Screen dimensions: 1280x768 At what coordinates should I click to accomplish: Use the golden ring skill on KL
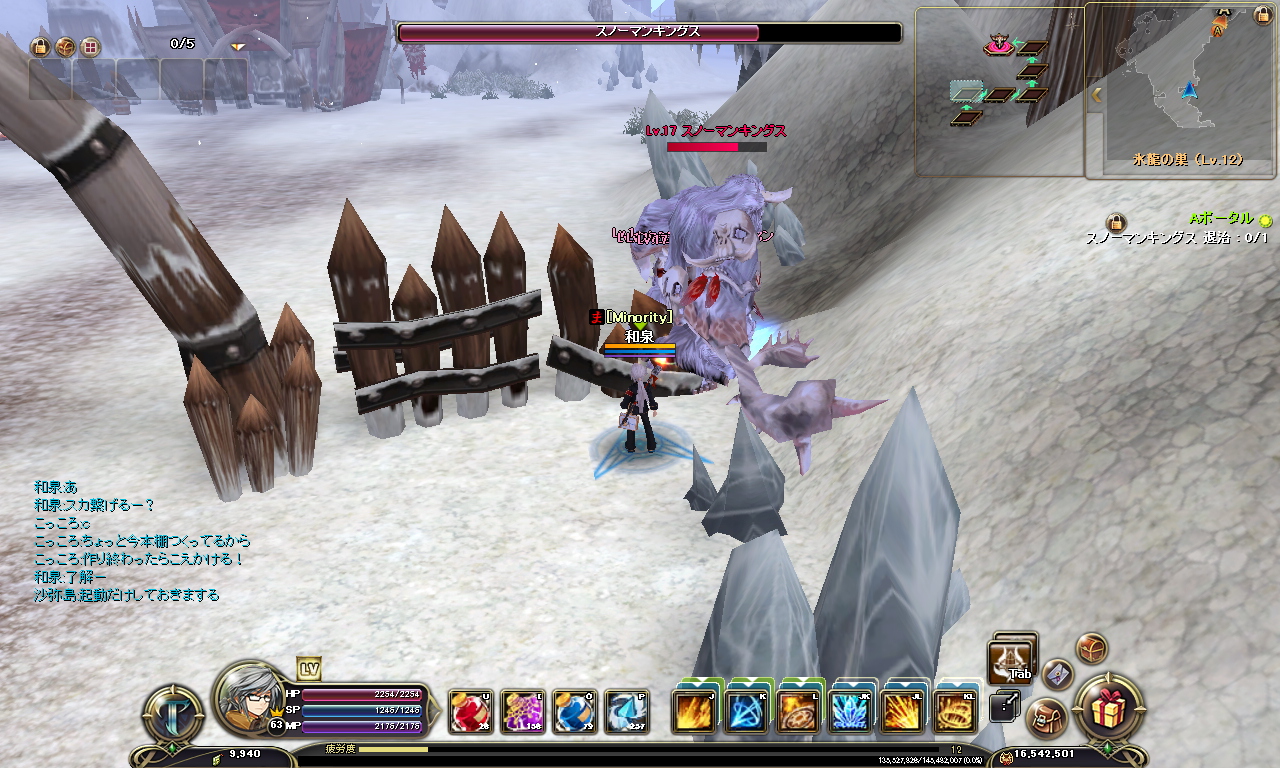click(x=954, y=712)
